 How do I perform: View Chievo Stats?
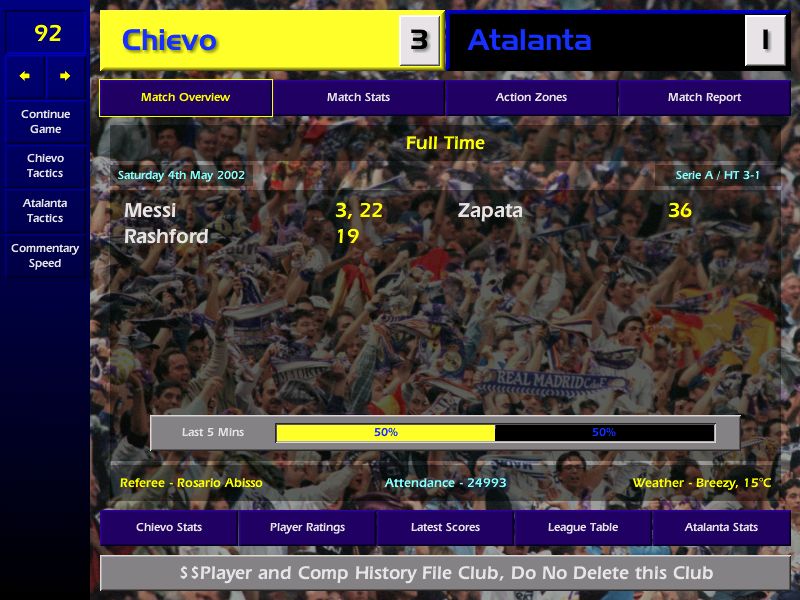tap(169, 528)
